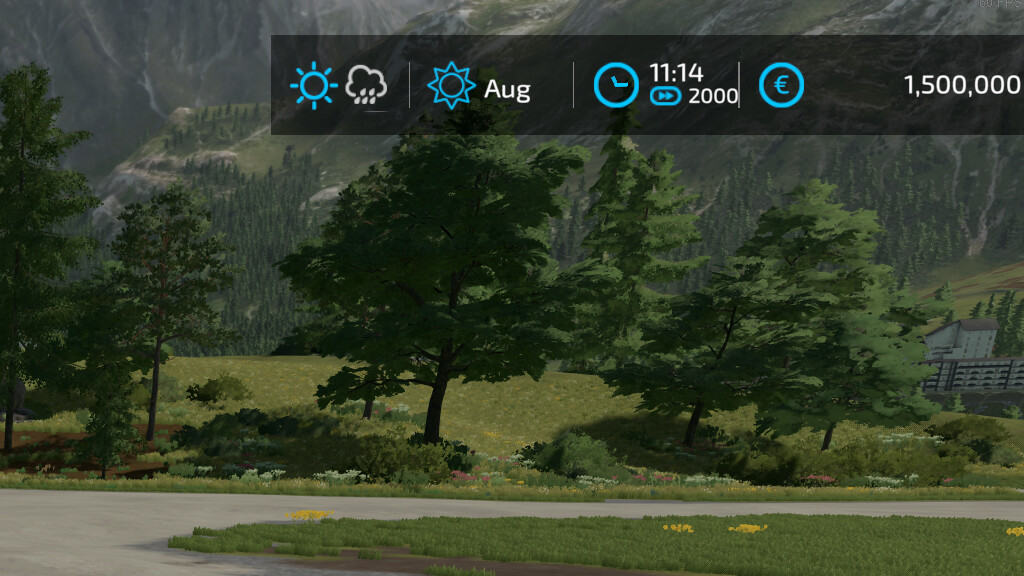The image size is (1024, 576).
Task: Click the blue clock icon
Action: pyautogui.click(x=616, y=86)
